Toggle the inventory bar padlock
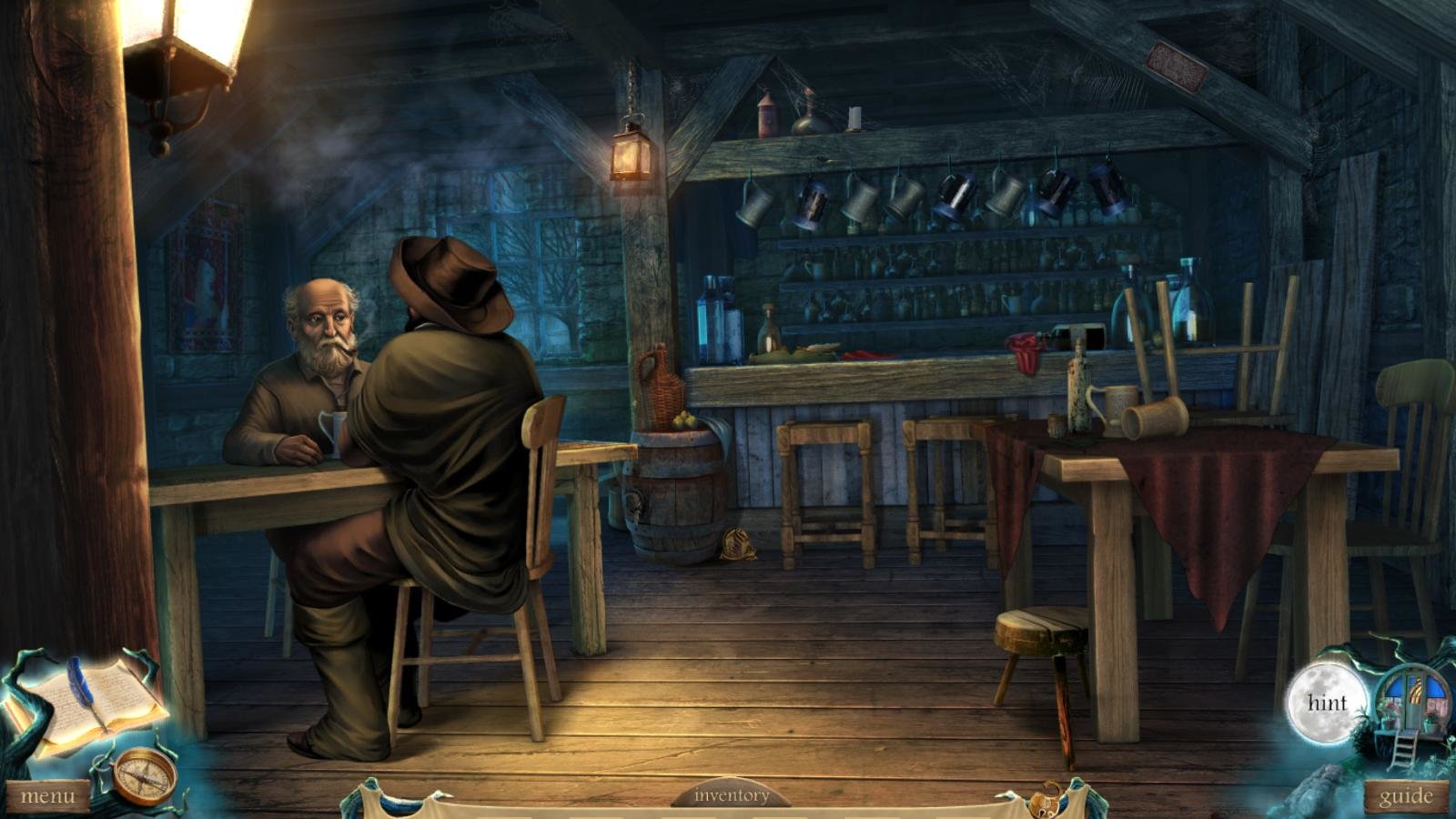 pos(1045,800)
